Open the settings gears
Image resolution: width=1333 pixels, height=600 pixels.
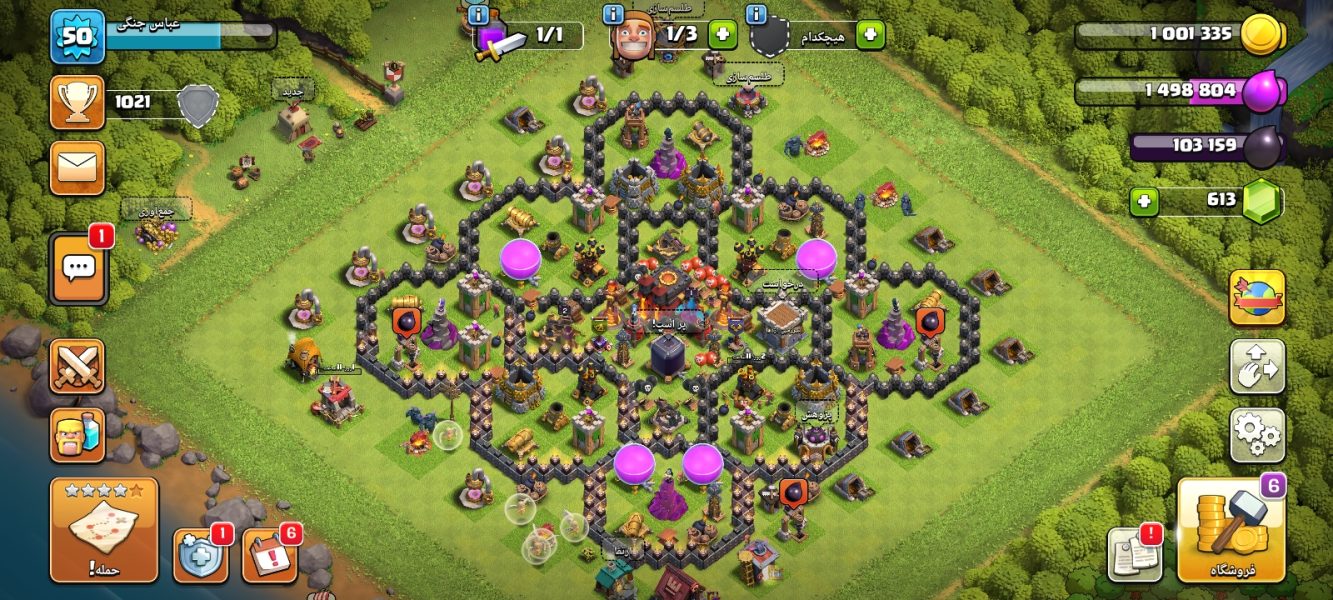pyautogui.click(x=1257, y=435)
